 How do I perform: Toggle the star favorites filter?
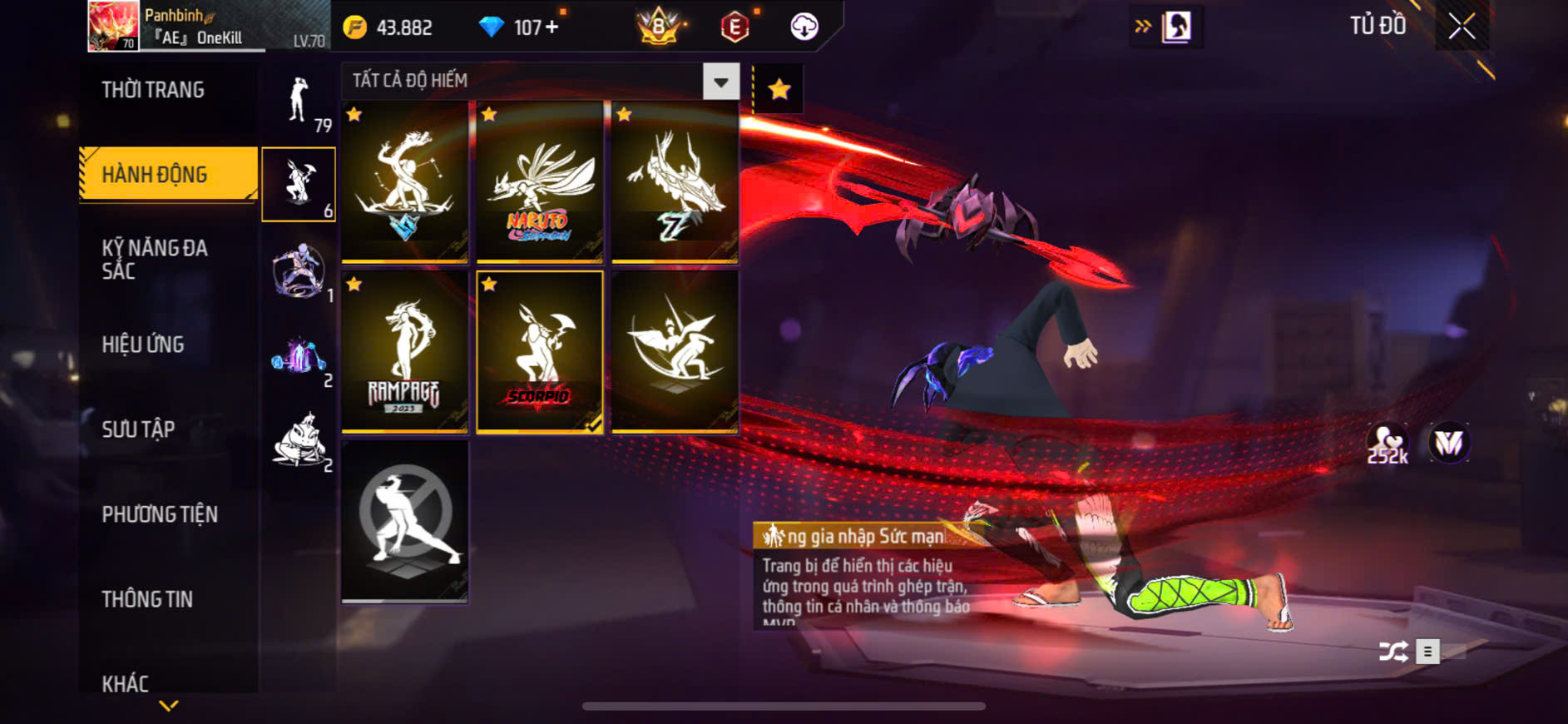779,89
